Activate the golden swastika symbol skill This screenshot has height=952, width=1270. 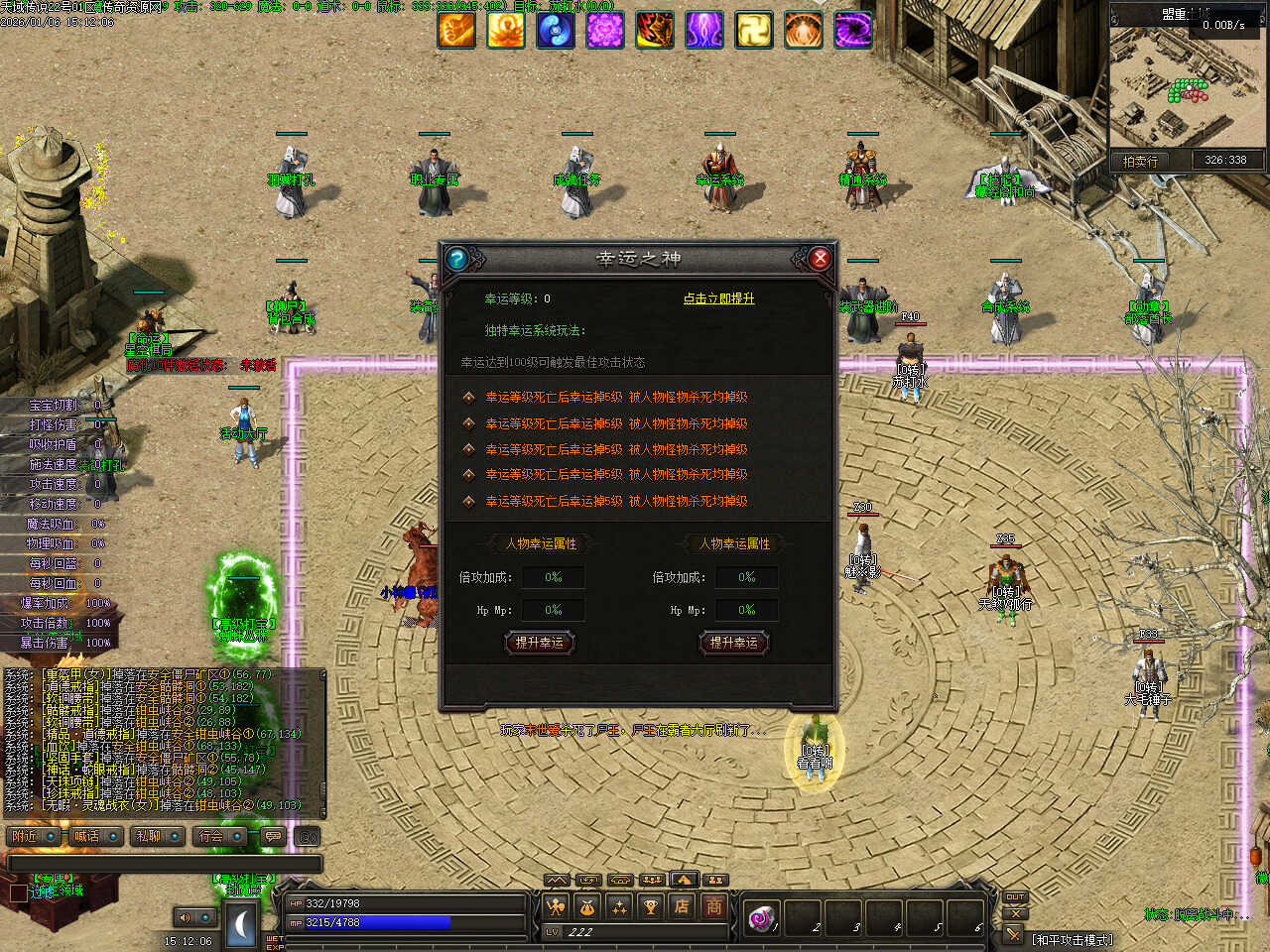754,30
